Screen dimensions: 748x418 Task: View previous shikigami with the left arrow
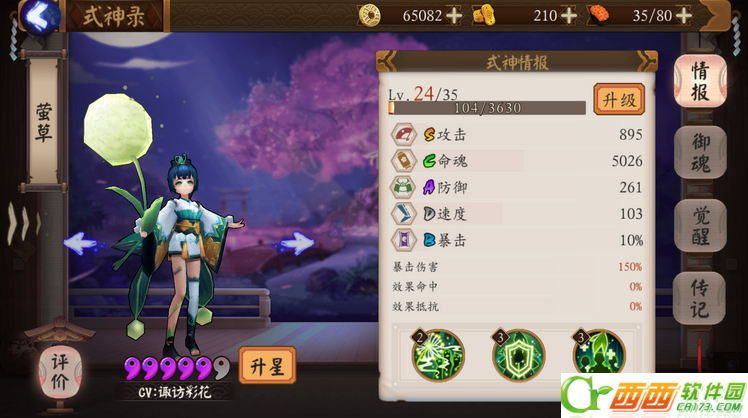[x=80, y=242]
